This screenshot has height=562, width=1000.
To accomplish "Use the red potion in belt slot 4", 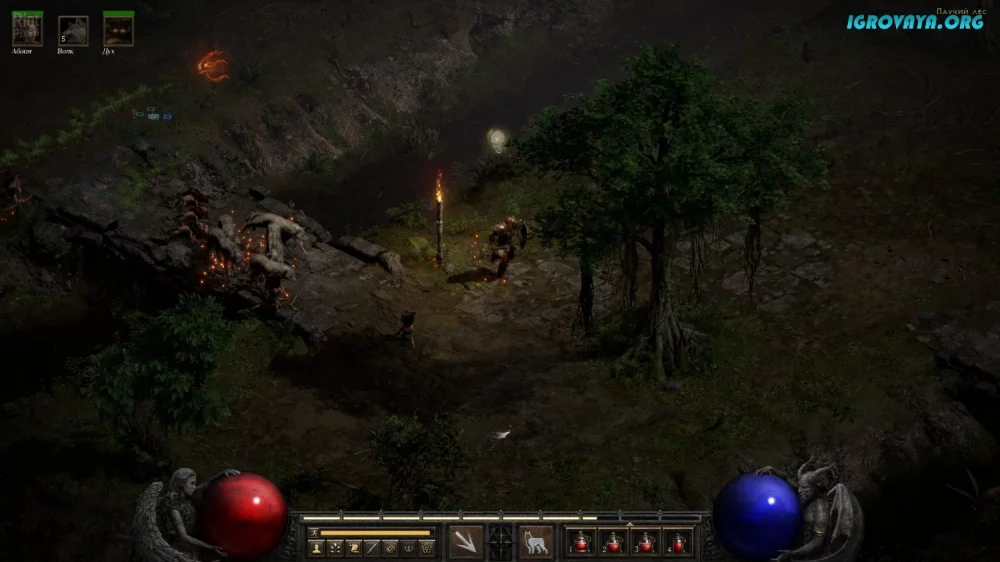I will 679,543.
